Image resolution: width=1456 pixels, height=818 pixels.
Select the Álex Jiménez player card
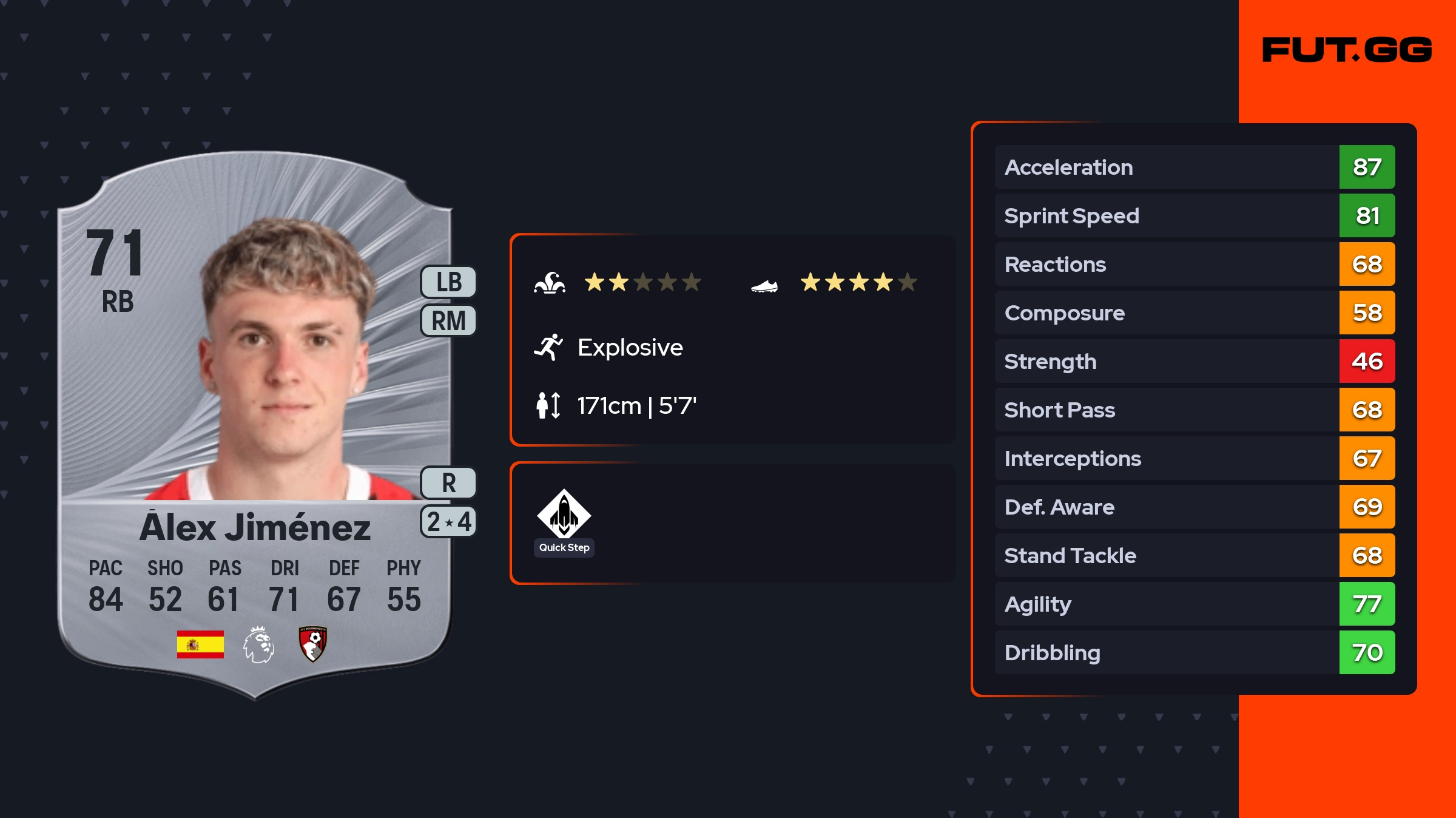tap(255, 425)
